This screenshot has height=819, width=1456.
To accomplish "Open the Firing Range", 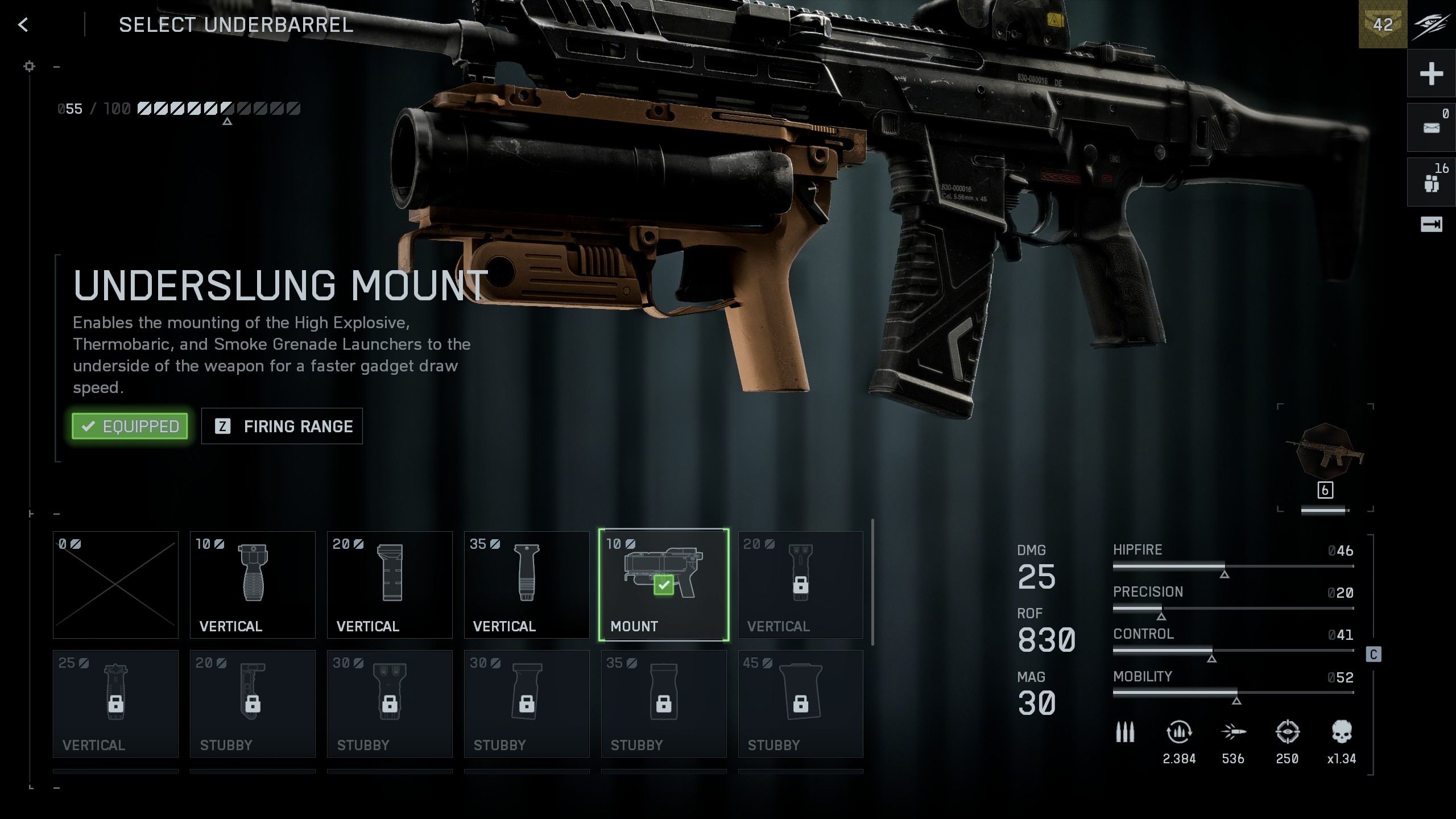I will point(282,426).
